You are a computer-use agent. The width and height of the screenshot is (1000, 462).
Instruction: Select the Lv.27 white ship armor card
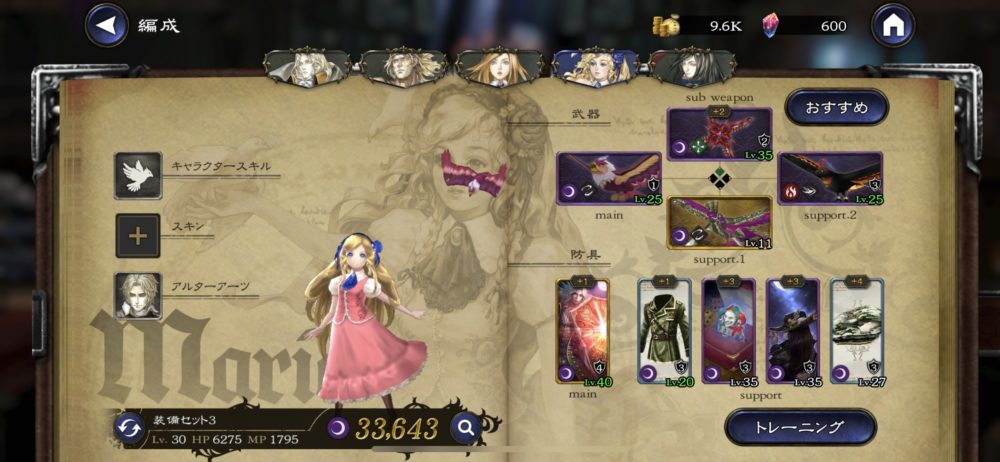coord(857,332)
